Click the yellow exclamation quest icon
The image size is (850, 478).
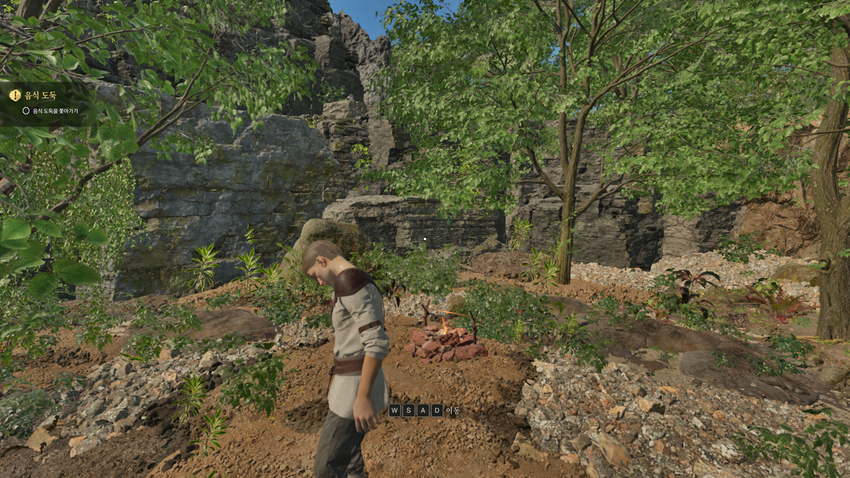[15, 95]
